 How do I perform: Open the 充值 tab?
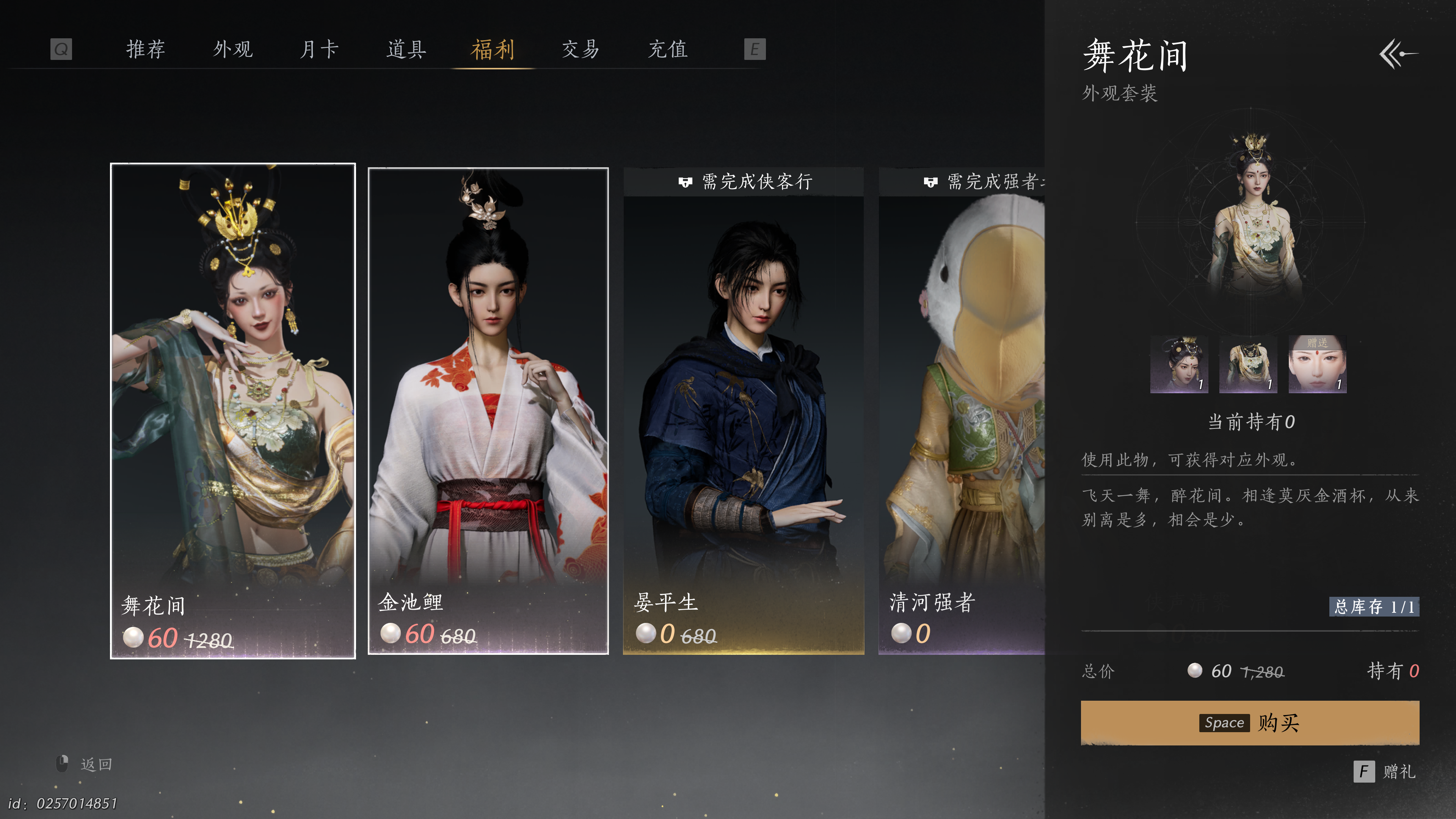(667, 49)
